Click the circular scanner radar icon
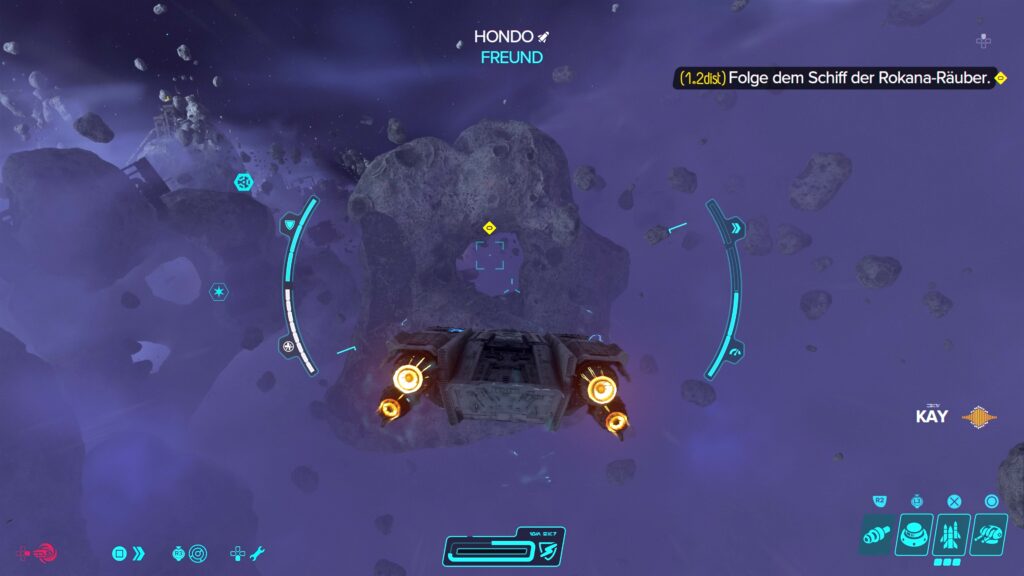 coord(197,552)
